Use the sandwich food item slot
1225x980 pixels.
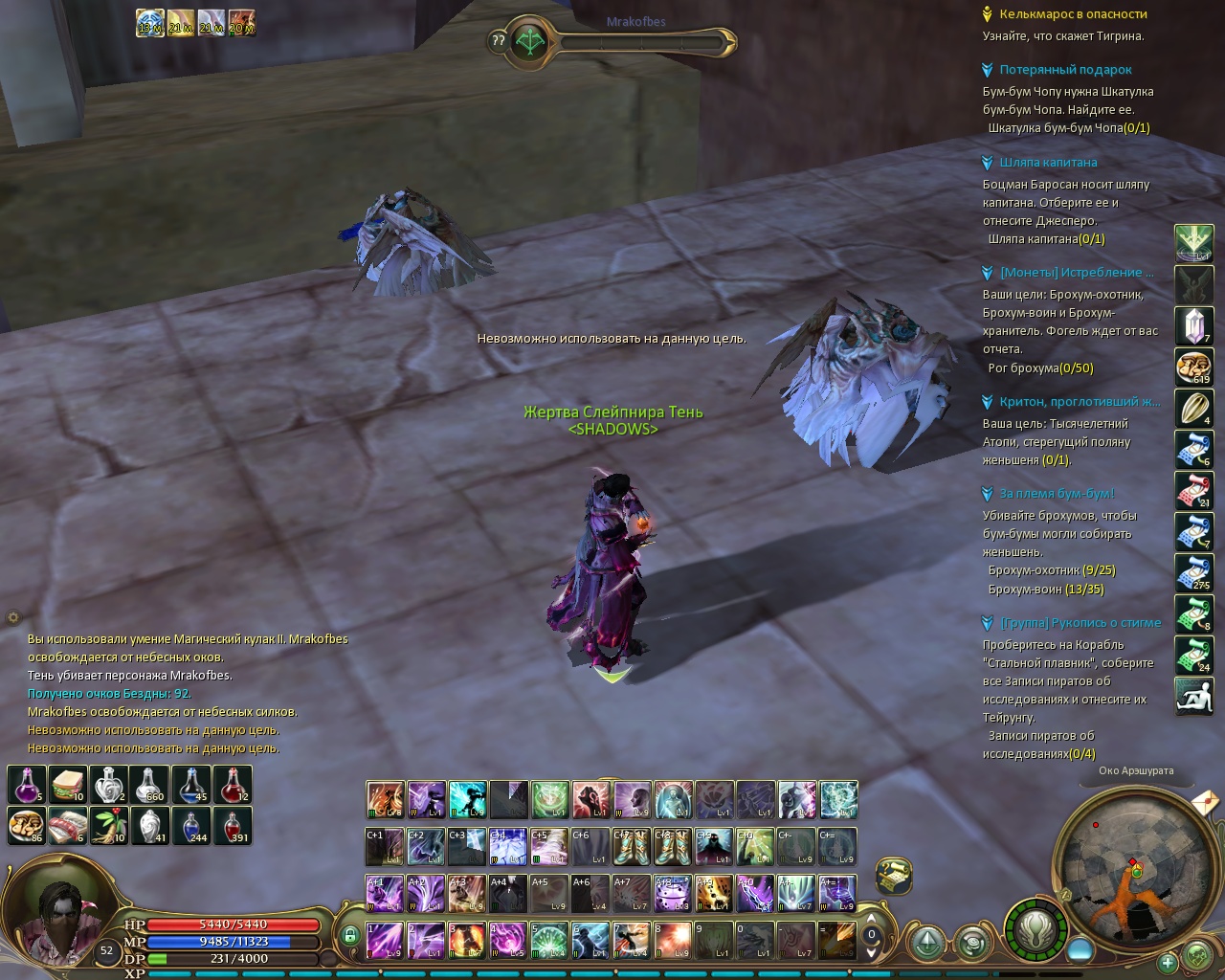coord(68,785)
